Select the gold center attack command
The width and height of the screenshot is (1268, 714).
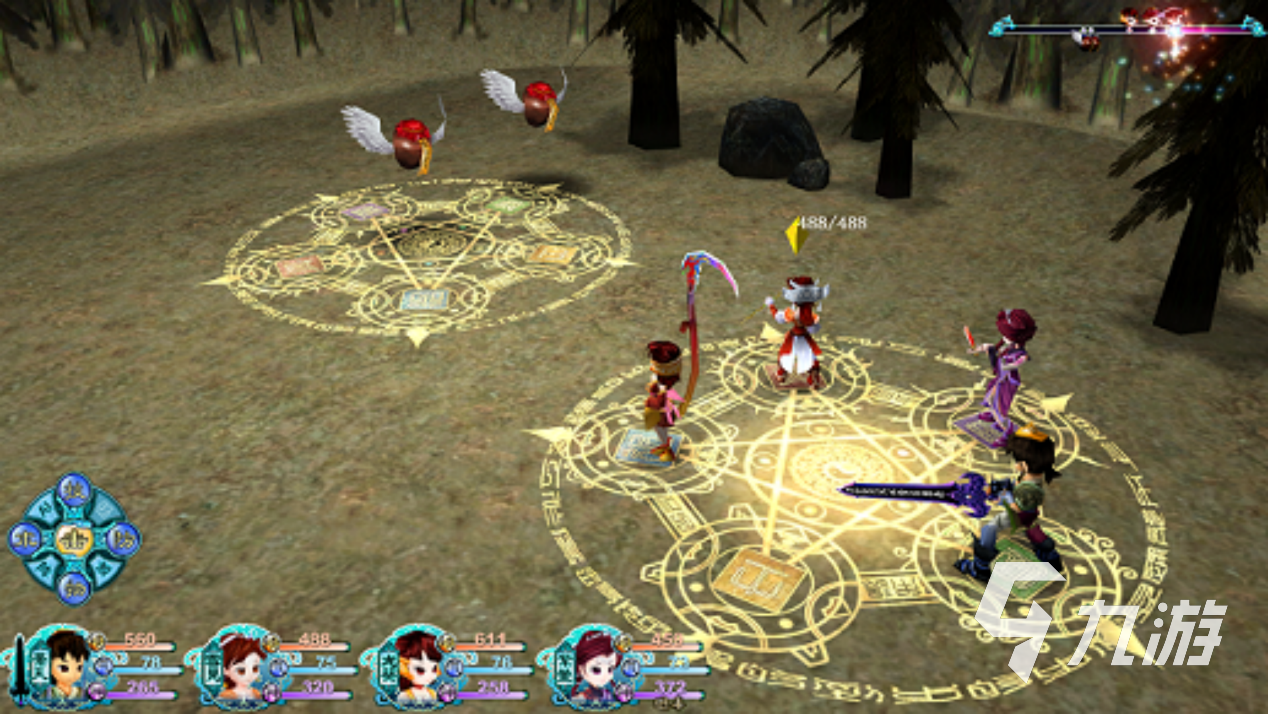coord(75,539)
